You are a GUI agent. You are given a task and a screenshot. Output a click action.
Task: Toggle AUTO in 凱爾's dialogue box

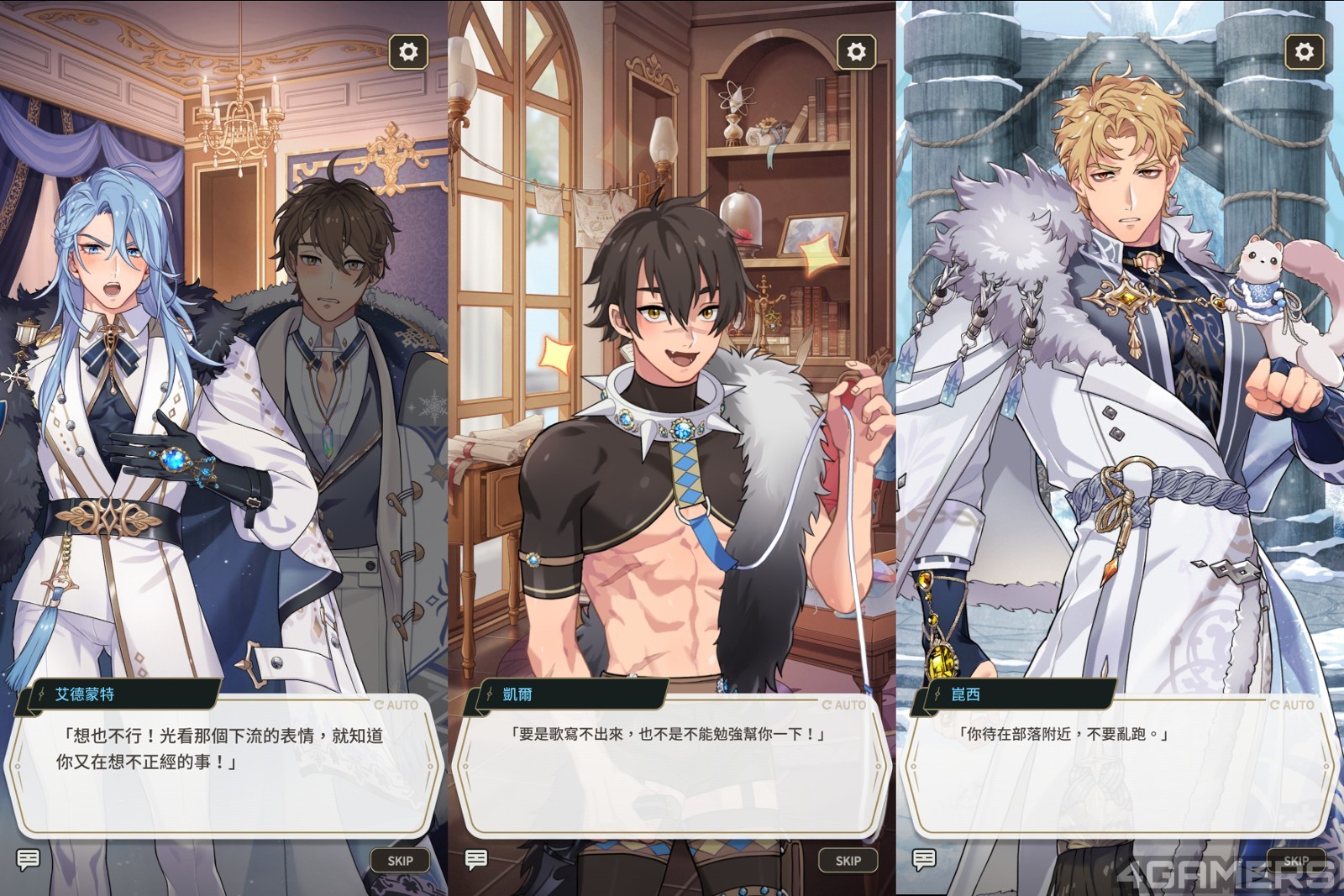click(844, 705)
